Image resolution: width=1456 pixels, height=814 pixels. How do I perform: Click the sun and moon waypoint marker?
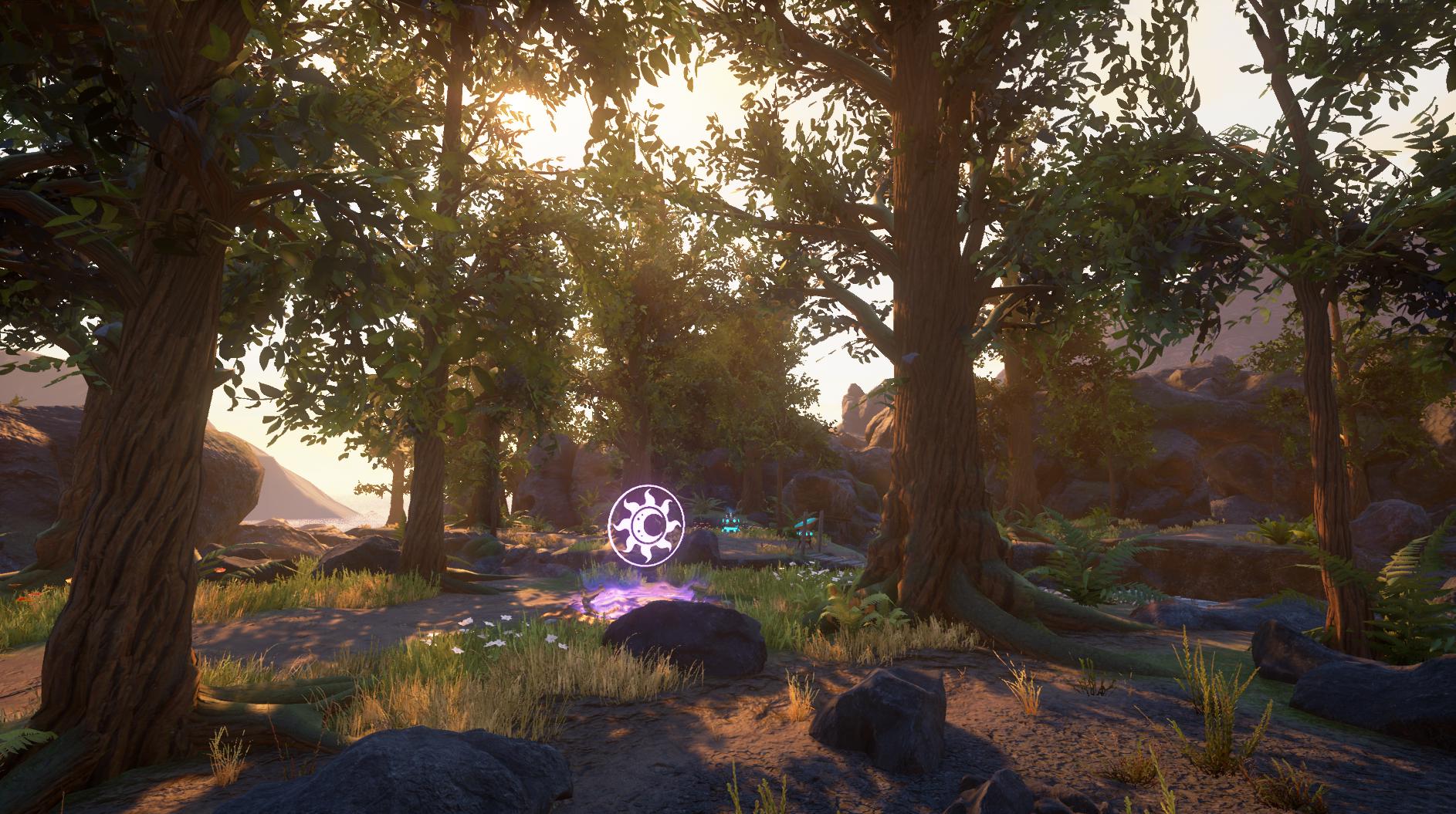coord(647,525)
